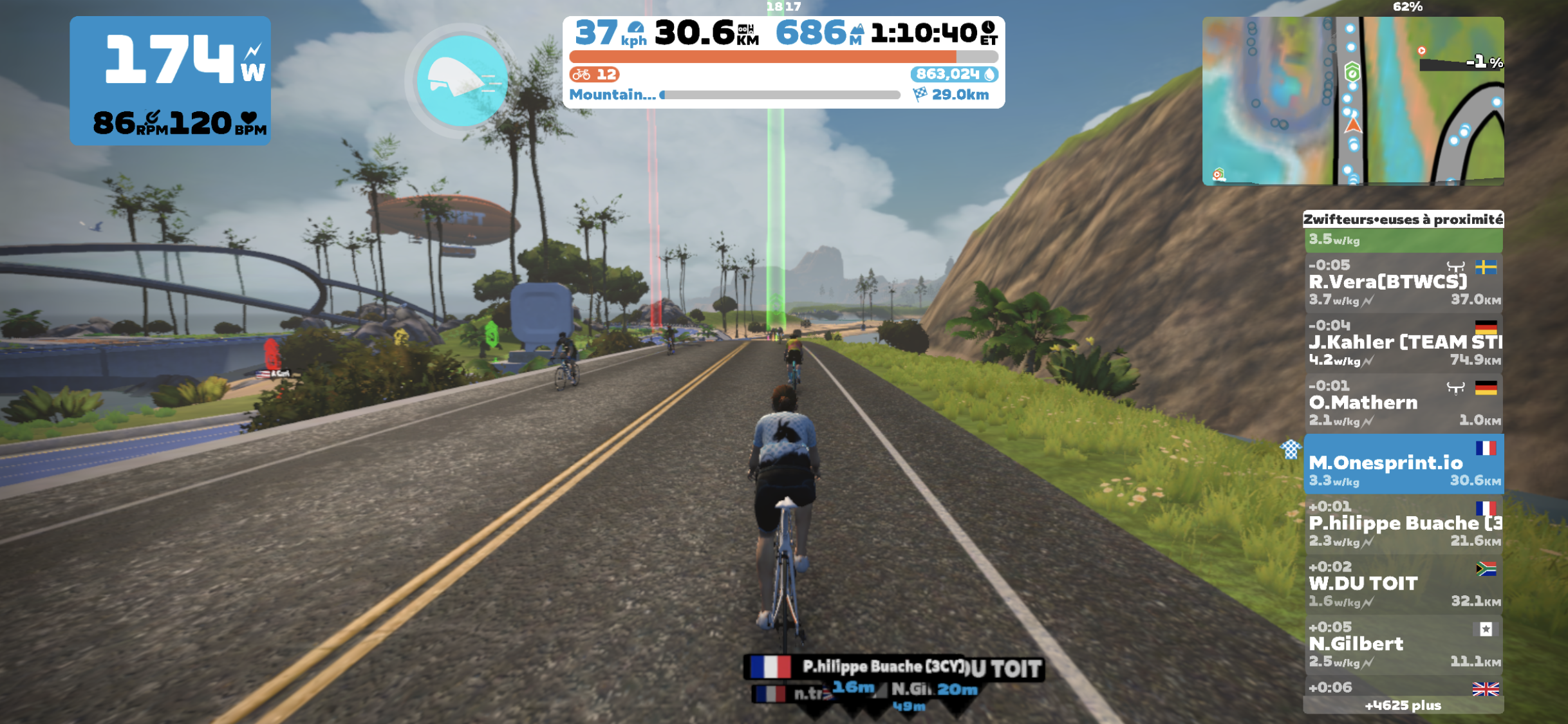Screen dimensions: 1568x724
Task: Click the 174 W power panel
Action: click(x=170, y=80)
